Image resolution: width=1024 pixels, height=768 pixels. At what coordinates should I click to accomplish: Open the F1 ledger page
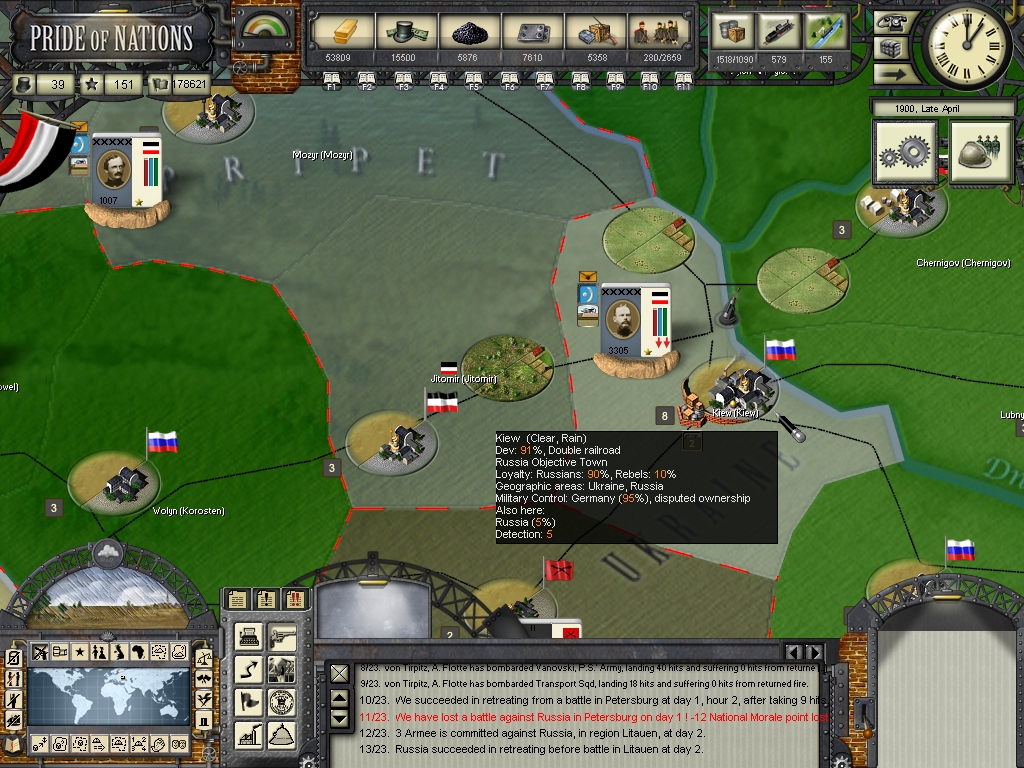(332, 78)
